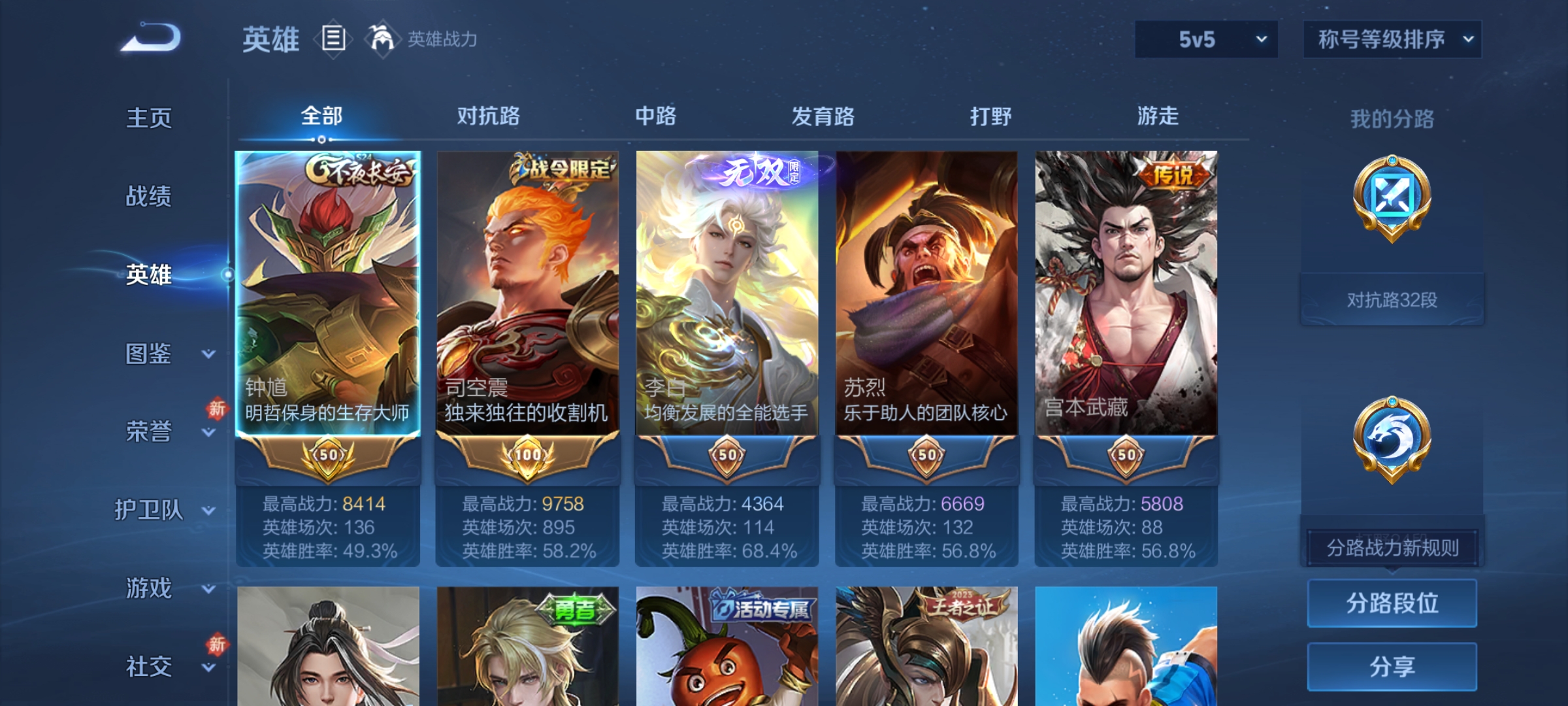The image size is (1568, 706).
Task: Open the hero list scroll icon beside 英雄
Action: click(332, 39)
